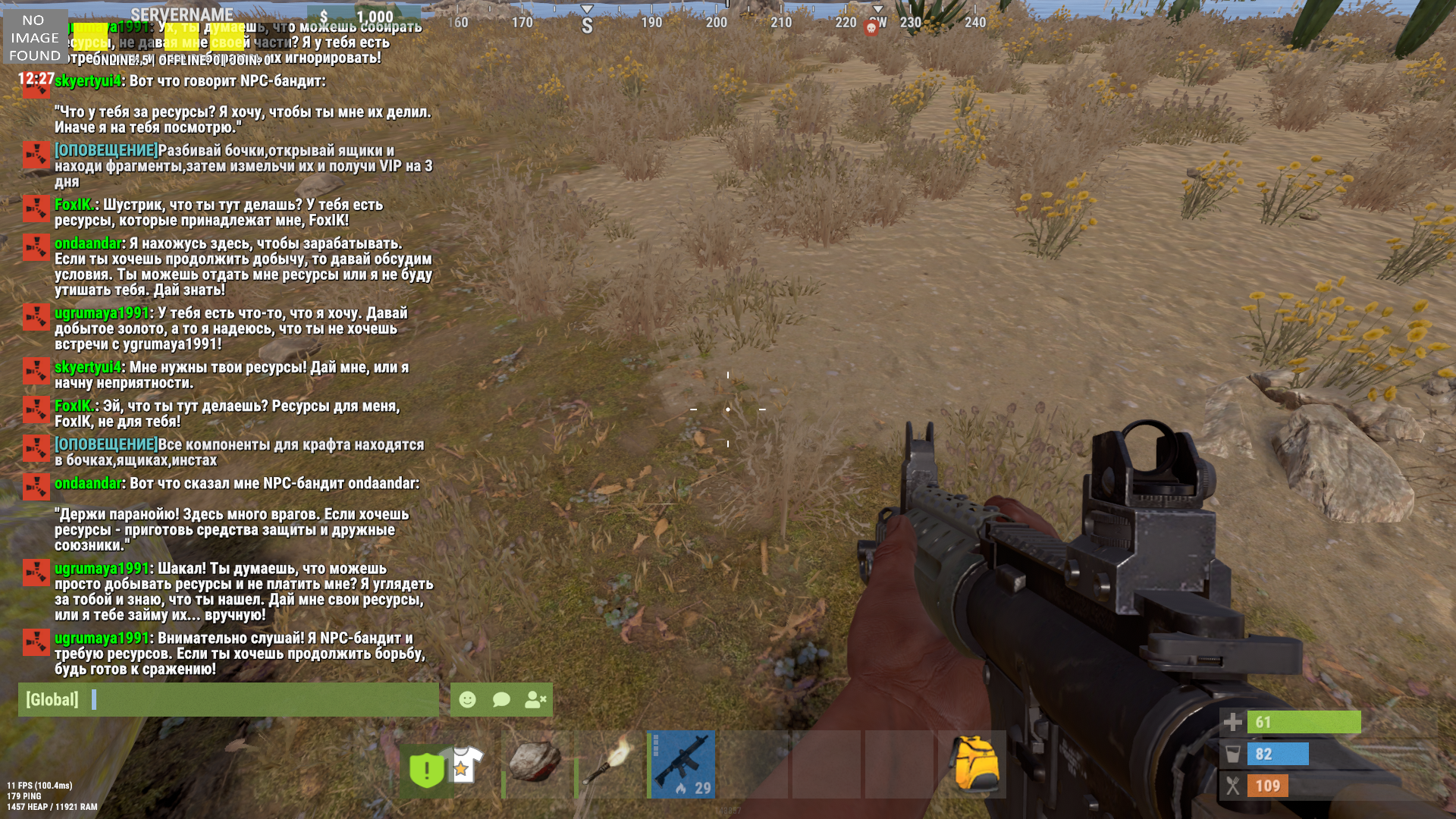Screen dimensions: 1456x819
Task: Open the star t-shirt skins icon
Action: click(x=464, y=762)
